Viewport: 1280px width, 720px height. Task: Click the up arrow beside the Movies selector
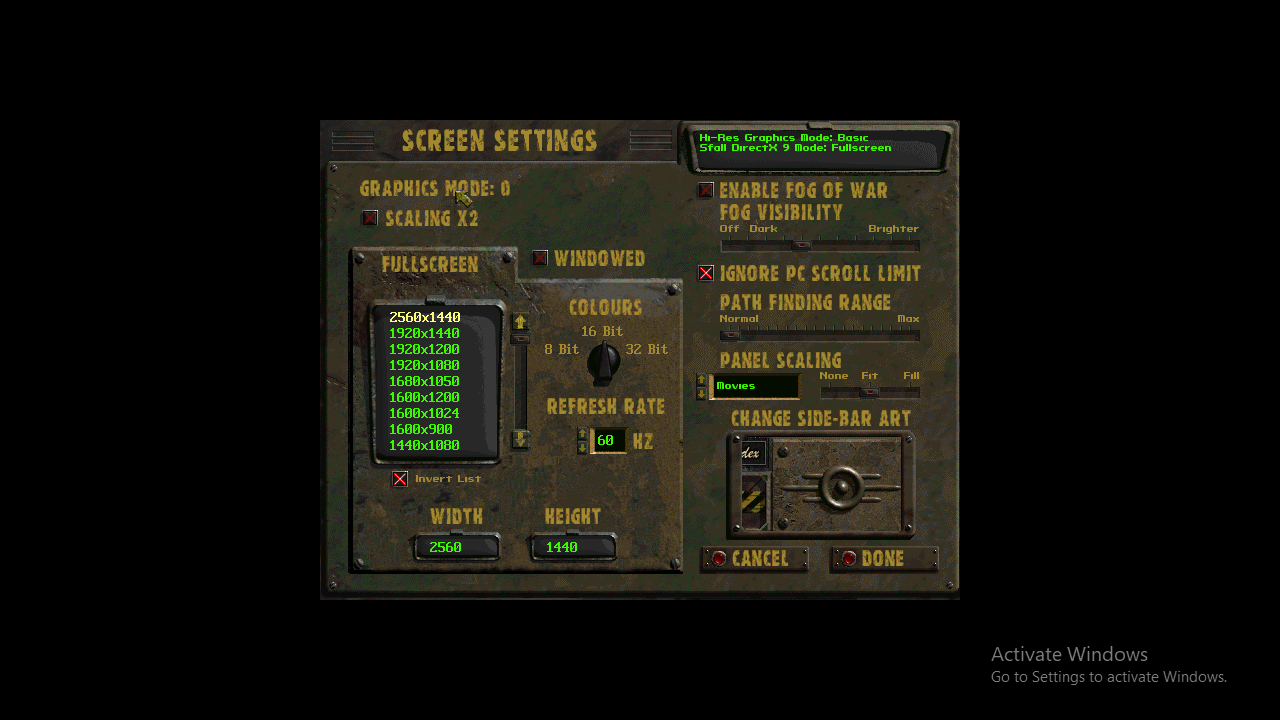click(703, 381)
